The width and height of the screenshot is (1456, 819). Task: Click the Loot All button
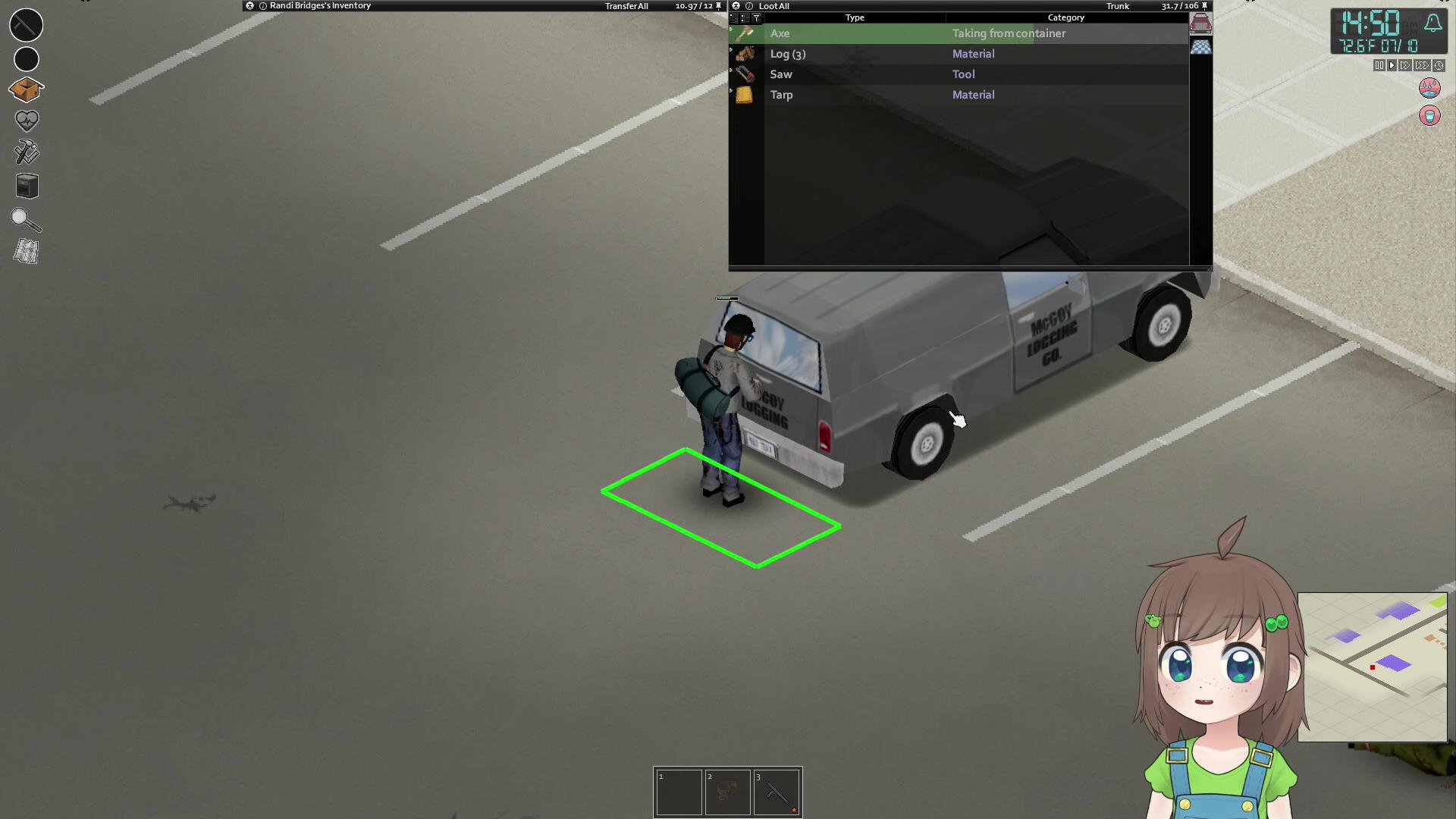tap(775, 6)
